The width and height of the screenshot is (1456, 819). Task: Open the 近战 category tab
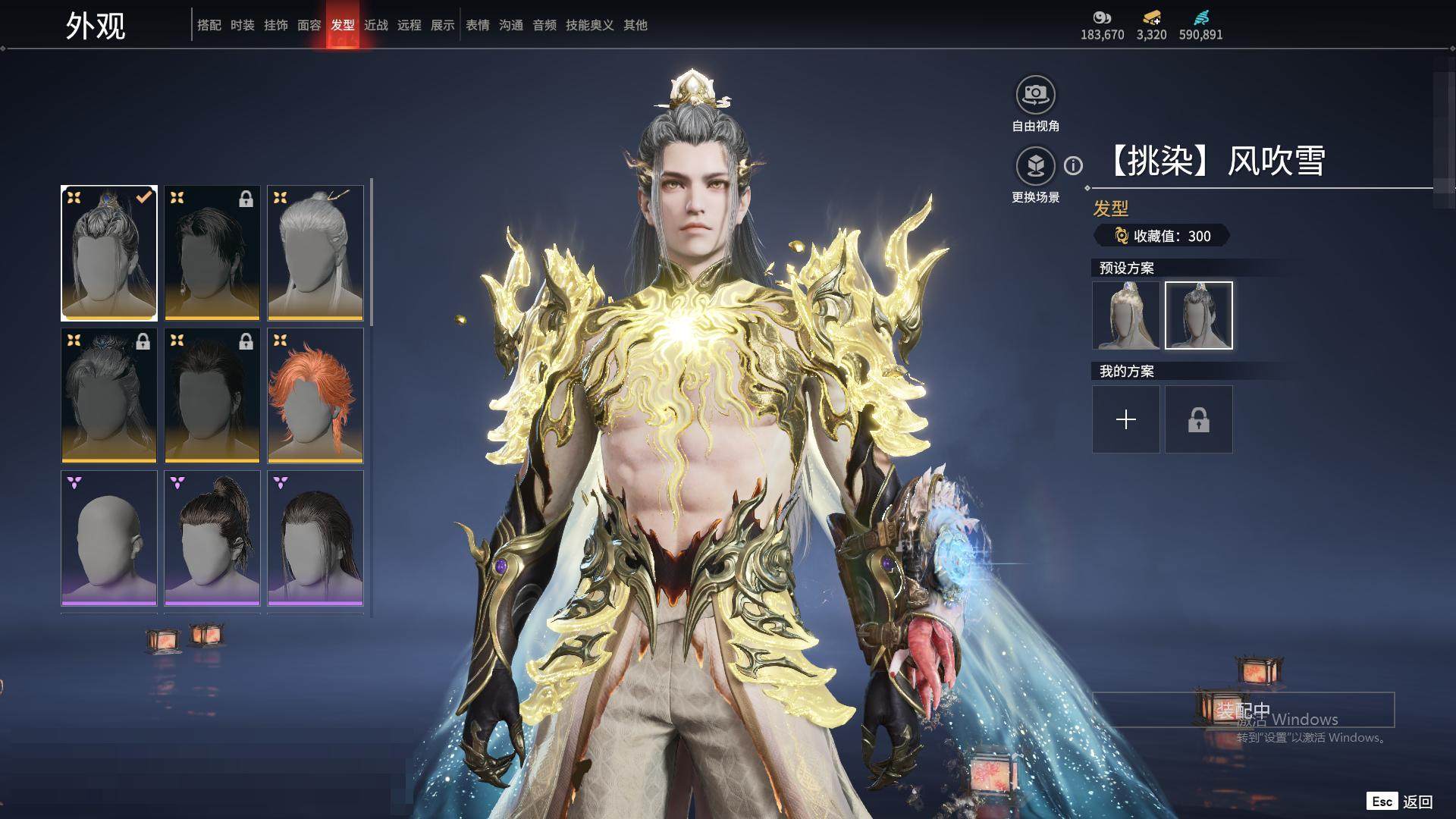(376, 25)
